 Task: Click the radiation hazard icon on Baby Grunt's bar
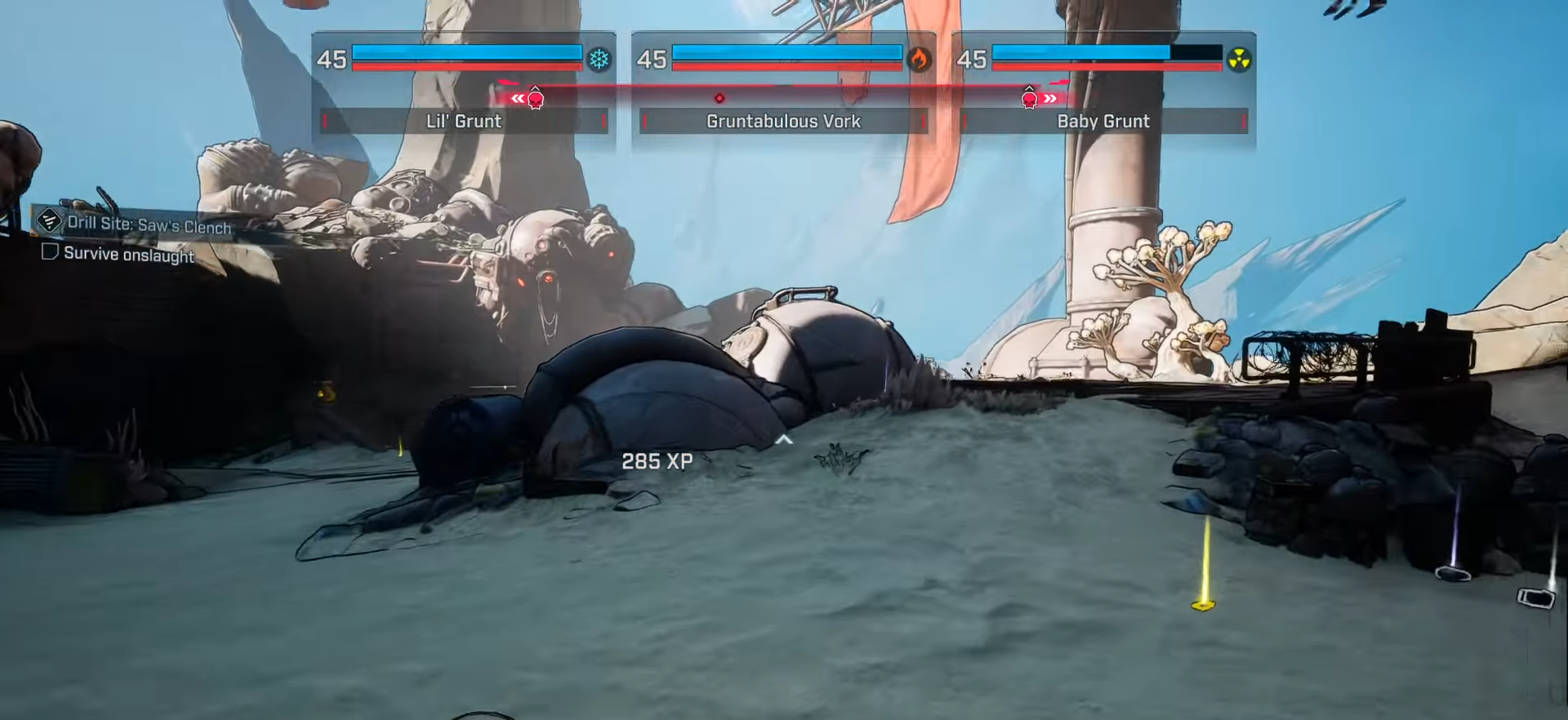pyautogui.click(x=1241, y=60)
